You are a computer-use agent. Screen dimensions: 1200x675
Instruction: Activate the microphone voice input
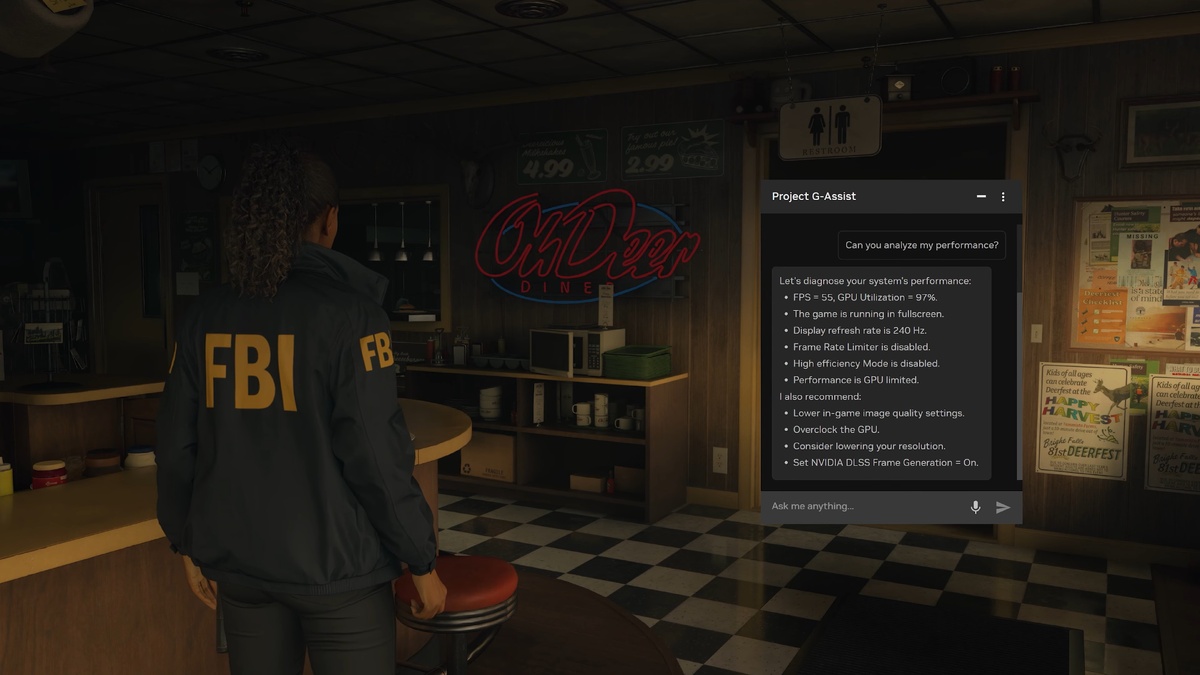975,507
